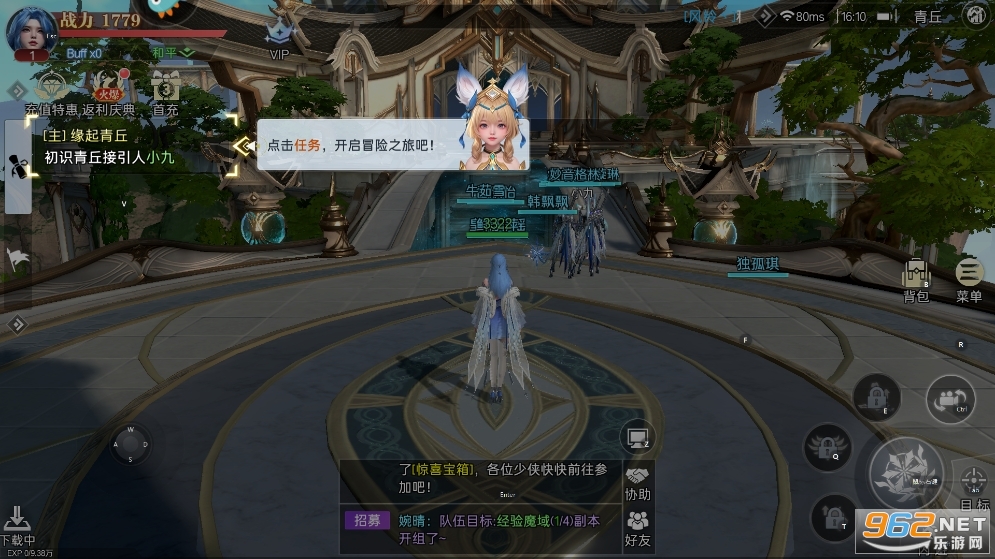Image resolution: width=995 pixels, height=559 pixels.
Task: Open the player character portrait
Action: 28,28
